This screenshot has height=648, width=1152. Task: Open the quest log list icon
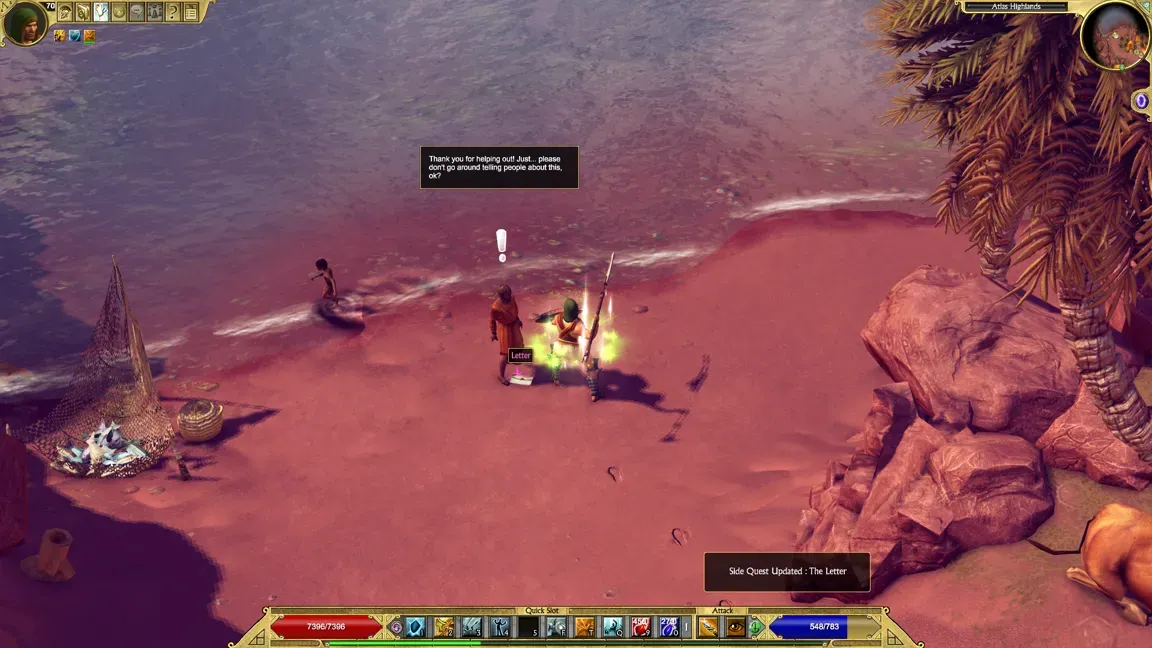tap(191, 12)
